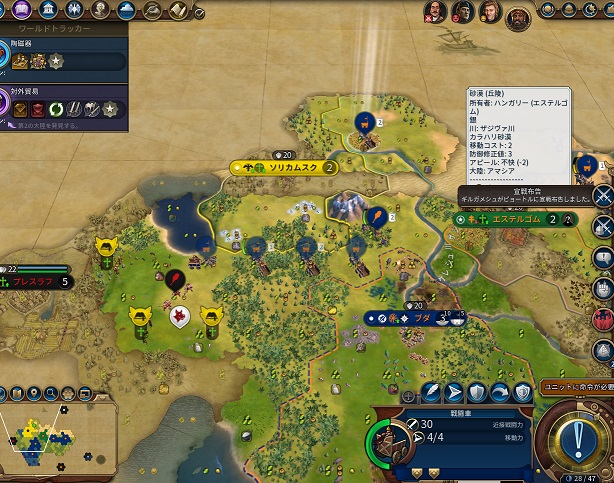
Task: Click the crossed swords notification icon
Action: point(602,195)
